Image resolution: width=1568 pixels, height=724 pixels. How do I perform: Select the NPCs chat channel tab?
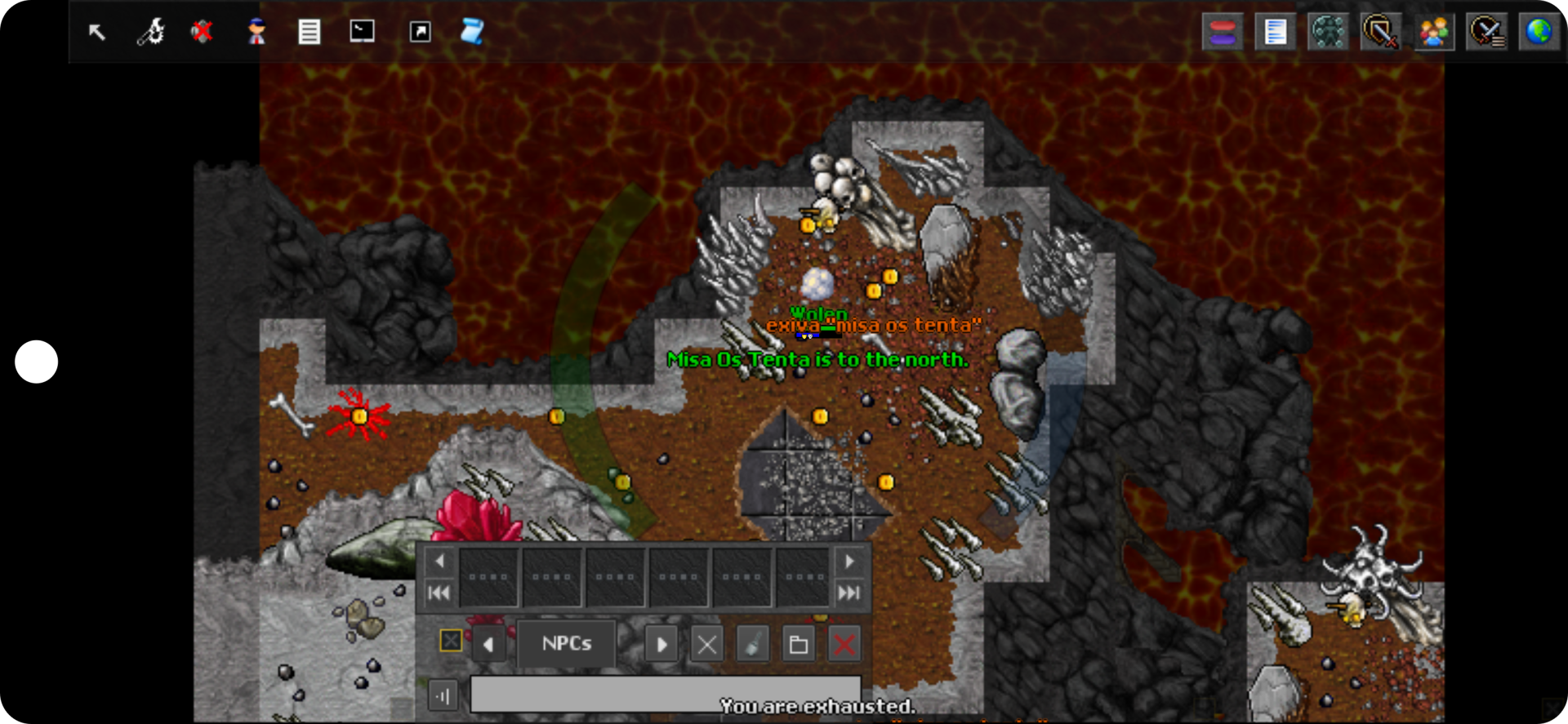pos(567,644)
